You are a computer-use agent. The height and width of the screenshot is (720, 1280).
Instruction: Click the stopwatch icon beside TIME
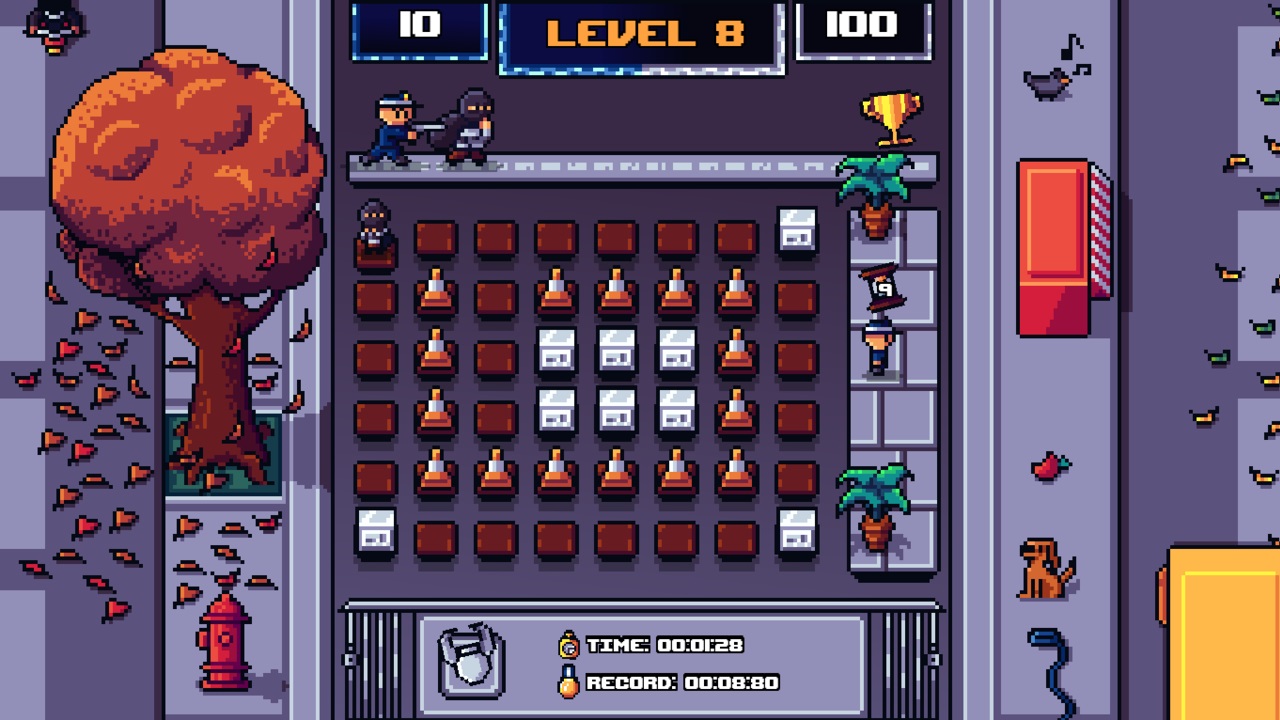(x=570, y=646)
